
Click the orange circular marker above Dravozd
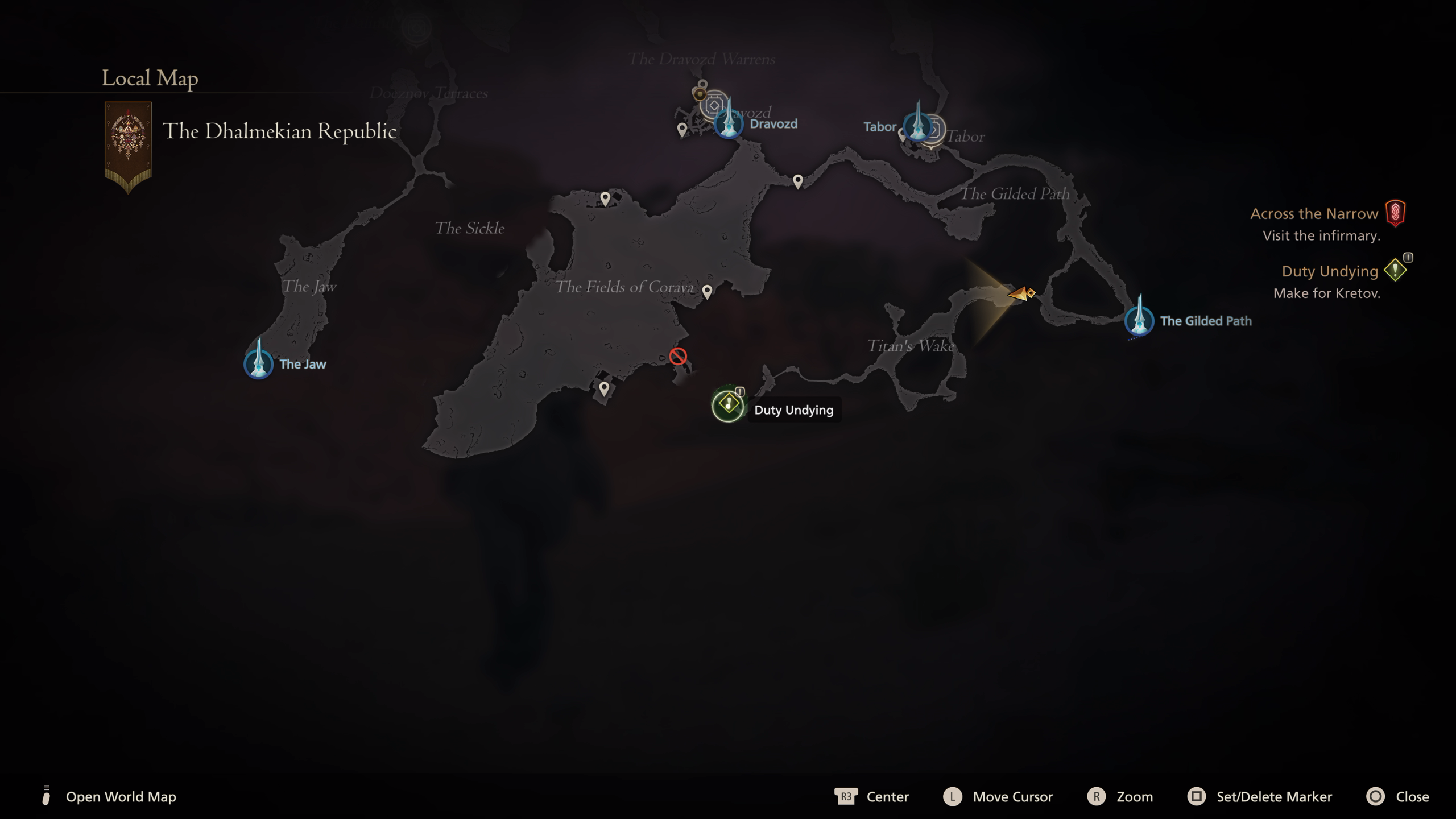point(700,94)
